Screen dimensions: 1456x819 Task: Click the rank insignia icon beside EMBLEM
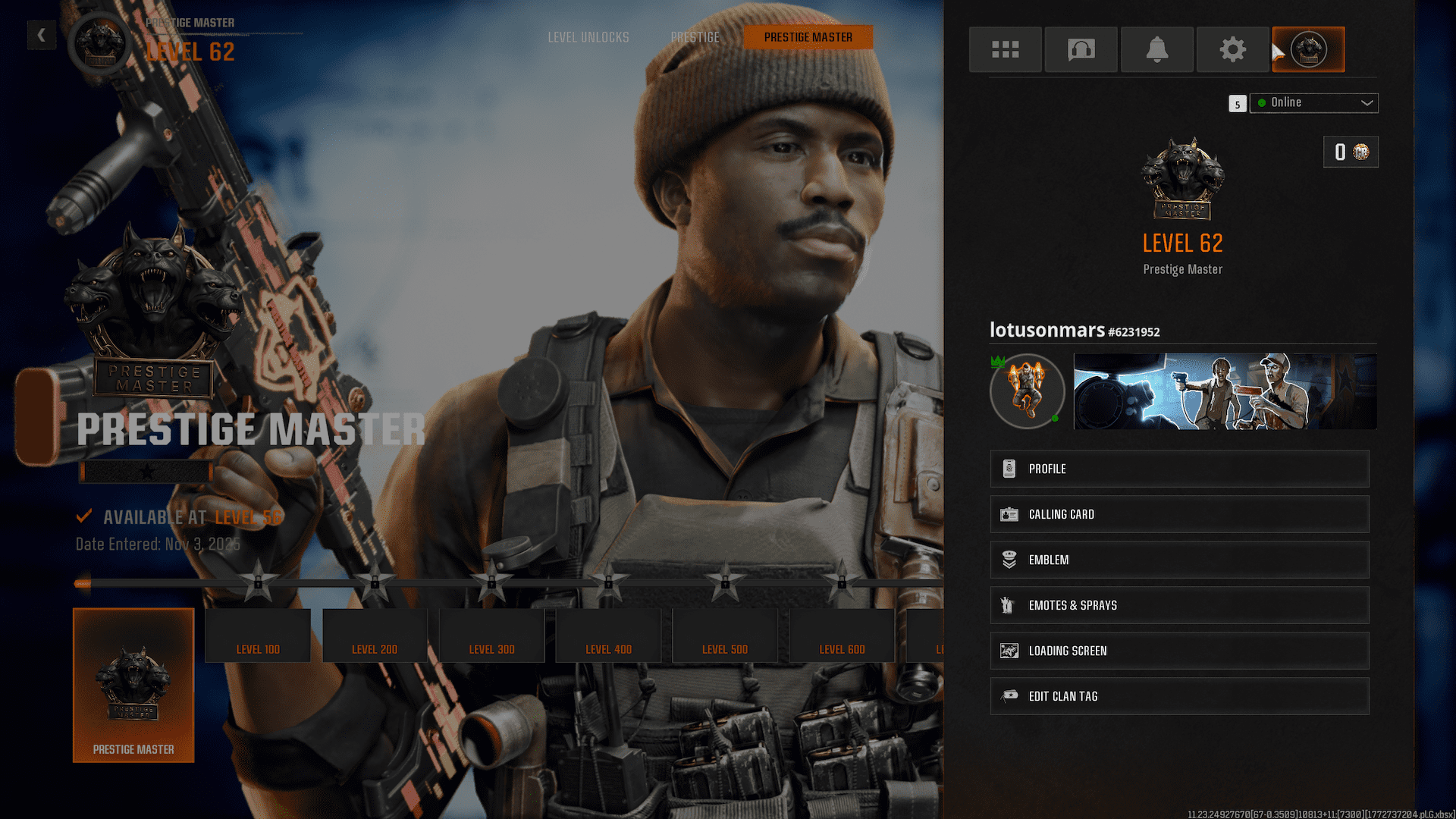1009,559
